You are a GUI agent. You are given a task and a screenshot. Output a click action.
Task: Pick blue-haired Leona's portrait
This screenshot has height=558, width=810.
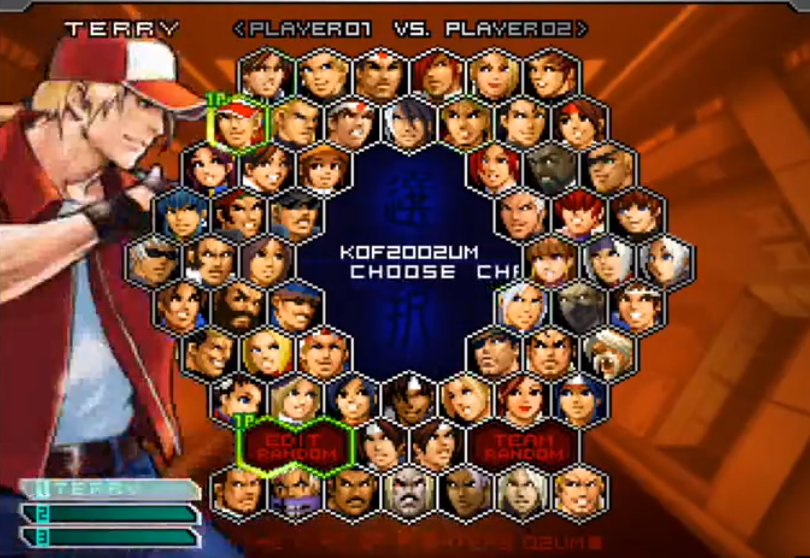point(182,215)
